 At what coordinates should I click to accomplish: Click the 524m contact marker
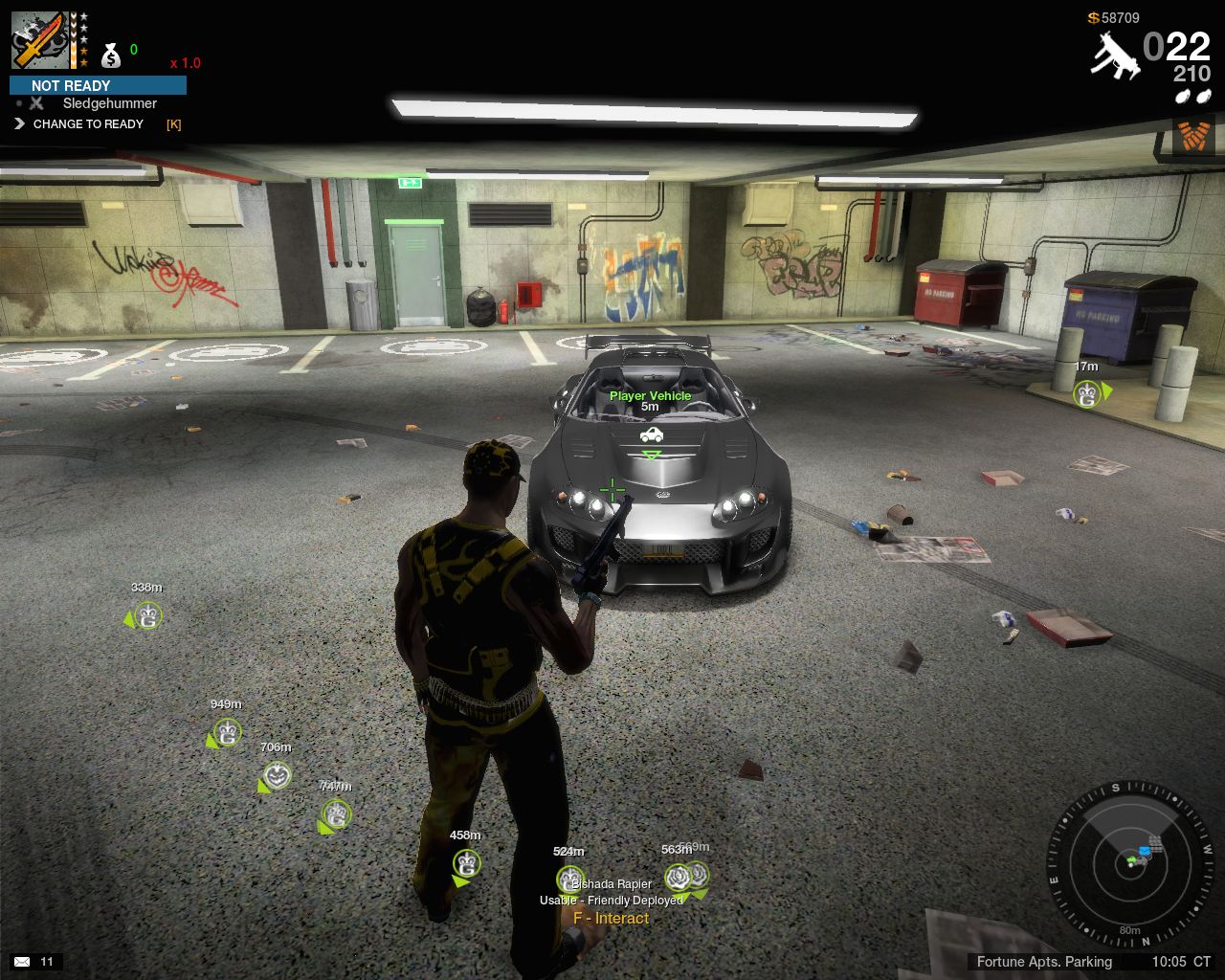569,878
